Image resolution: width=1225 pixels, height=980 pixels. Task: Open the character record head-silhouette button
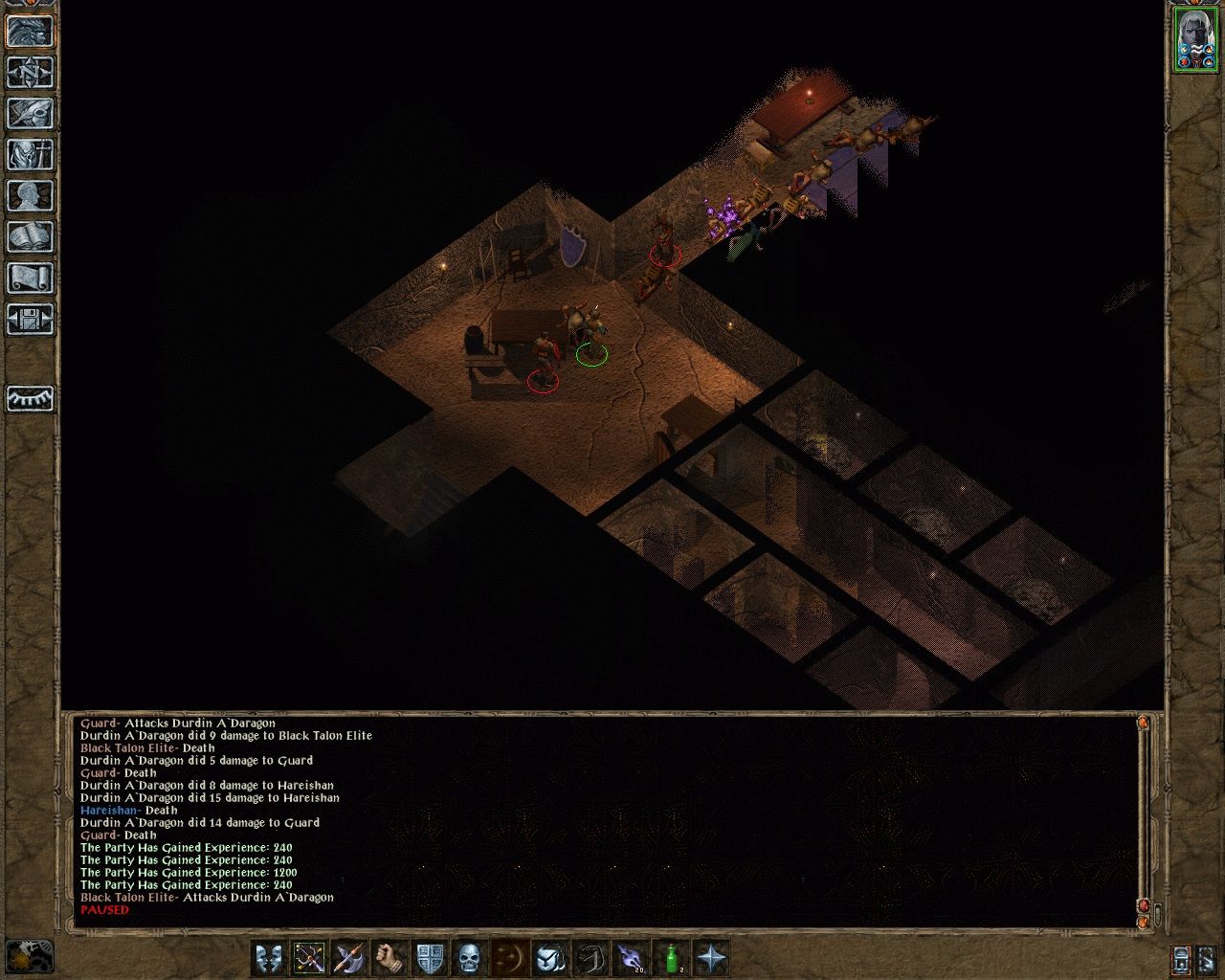coord(30,196)
